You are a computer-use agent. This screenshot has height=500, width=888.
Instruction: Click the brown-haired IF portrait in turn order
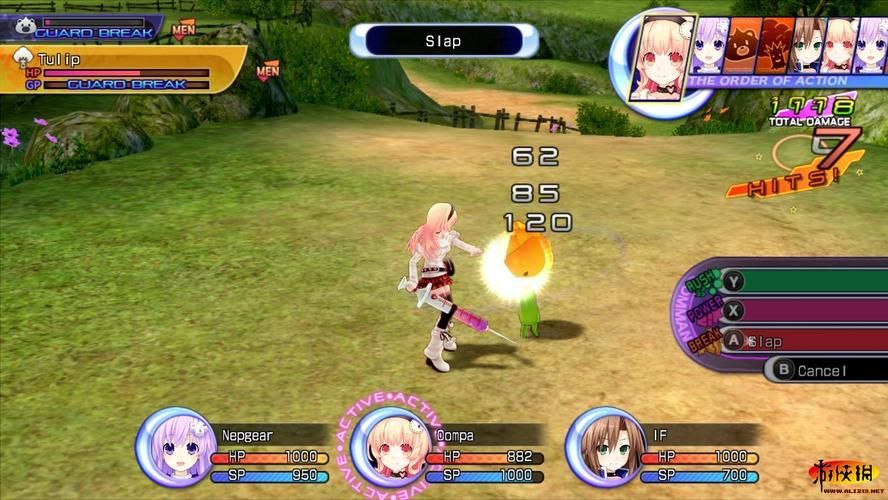pos(806,47)
